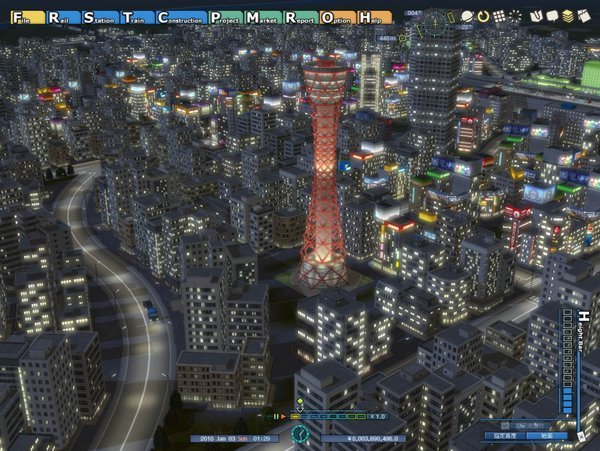Open the Report menu
Screen dimensions: 600x451
pyautogui.click(x=301, y=18)
